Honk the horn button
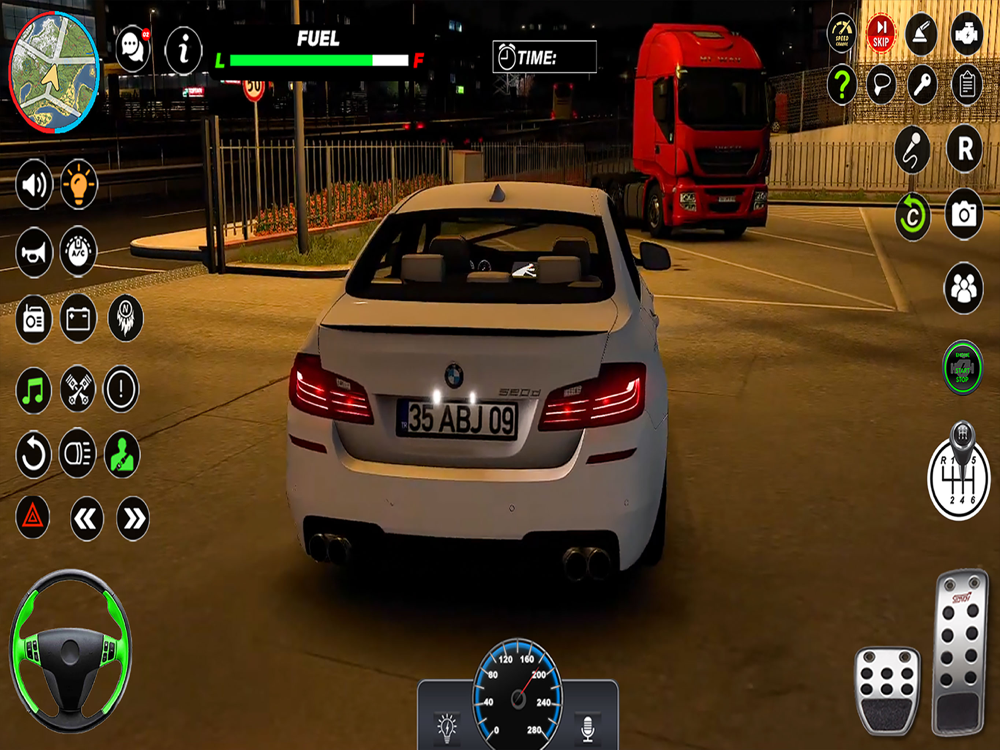The image size is (1000, 750). pos(34,251)
